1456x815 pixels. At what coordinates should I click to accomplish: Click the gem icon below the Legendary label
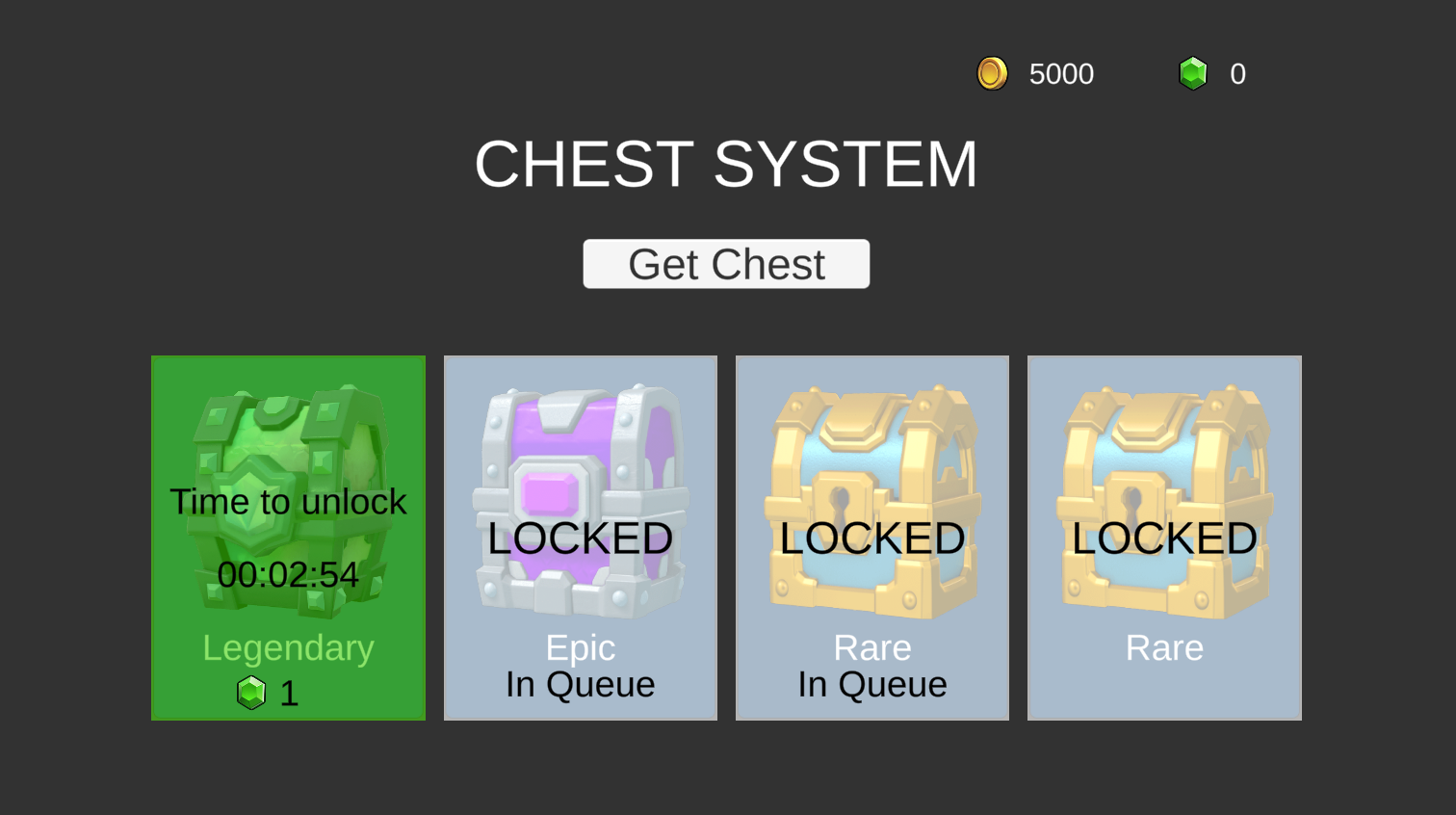coord(251,693)
